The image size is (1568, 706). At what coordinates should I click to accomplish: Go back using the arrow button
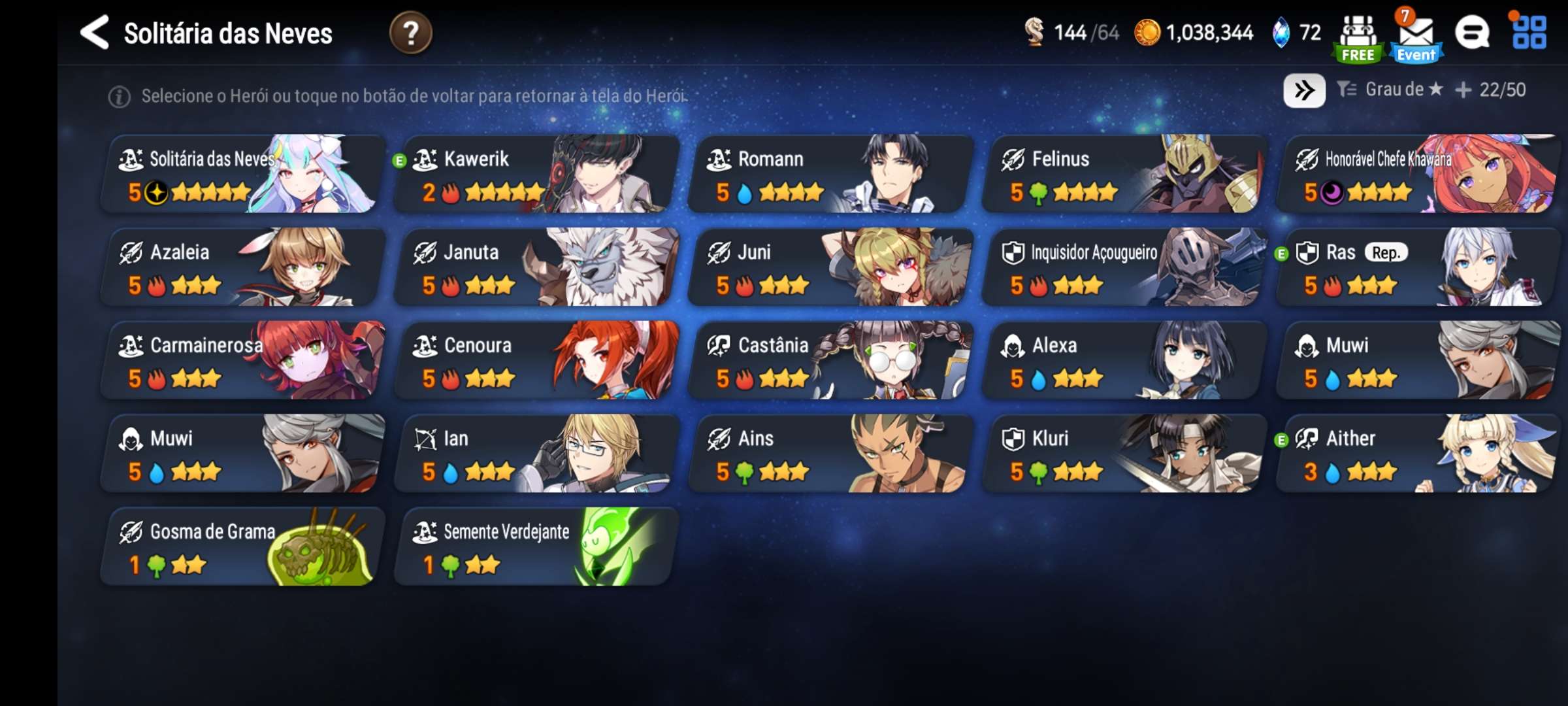pos(95,33)
